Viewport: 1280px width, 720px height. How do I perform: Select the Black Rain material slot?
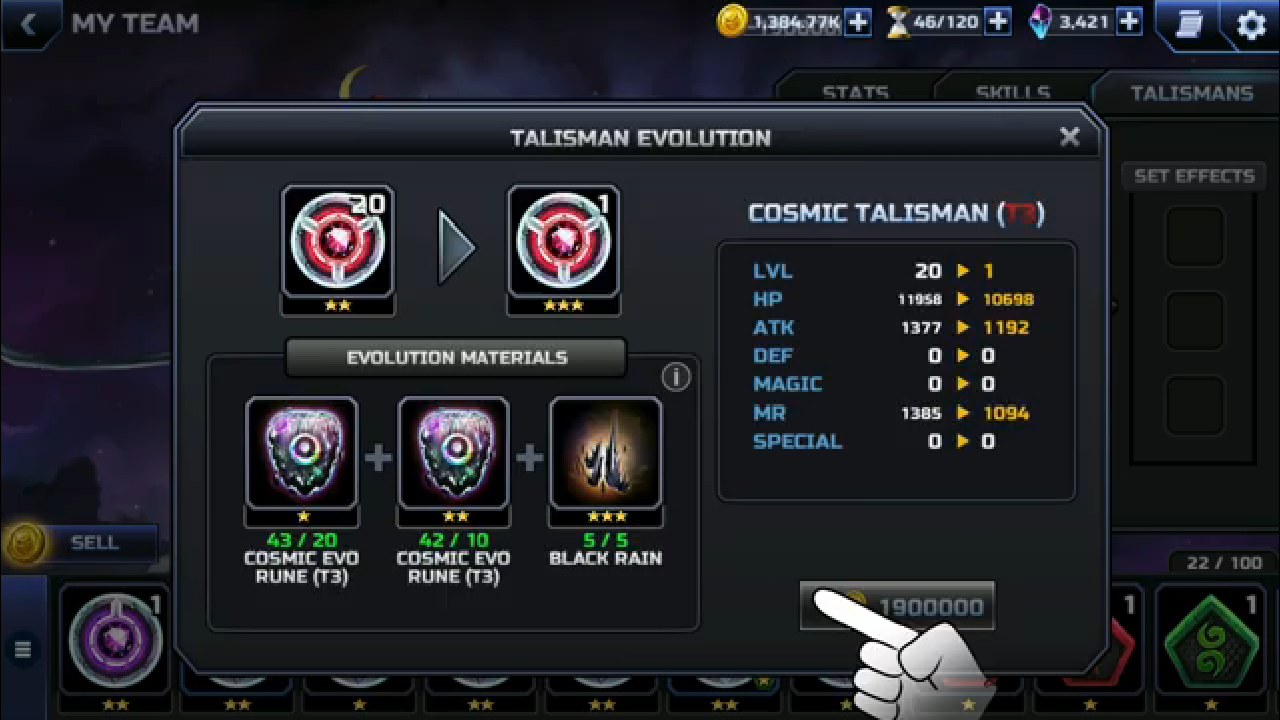pos(605,453)
